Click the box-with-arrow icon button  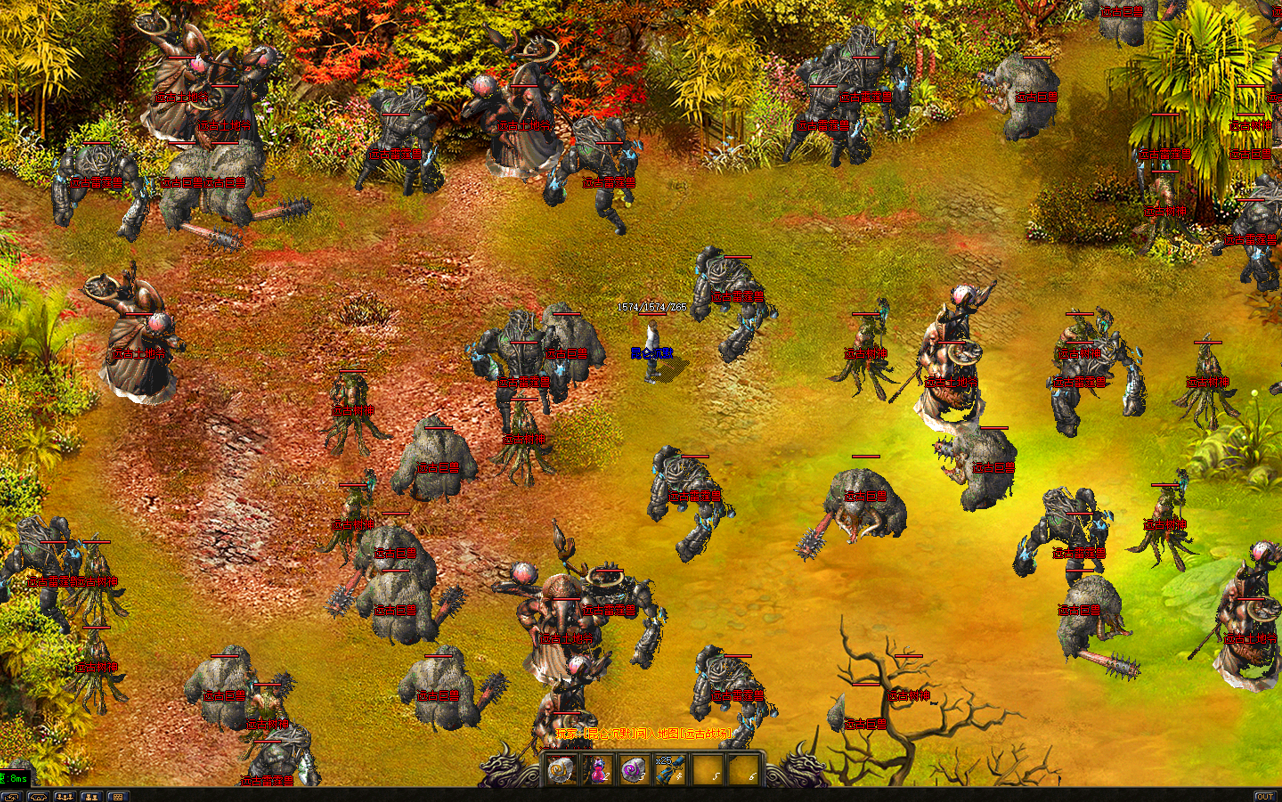[x=12, y=797]
